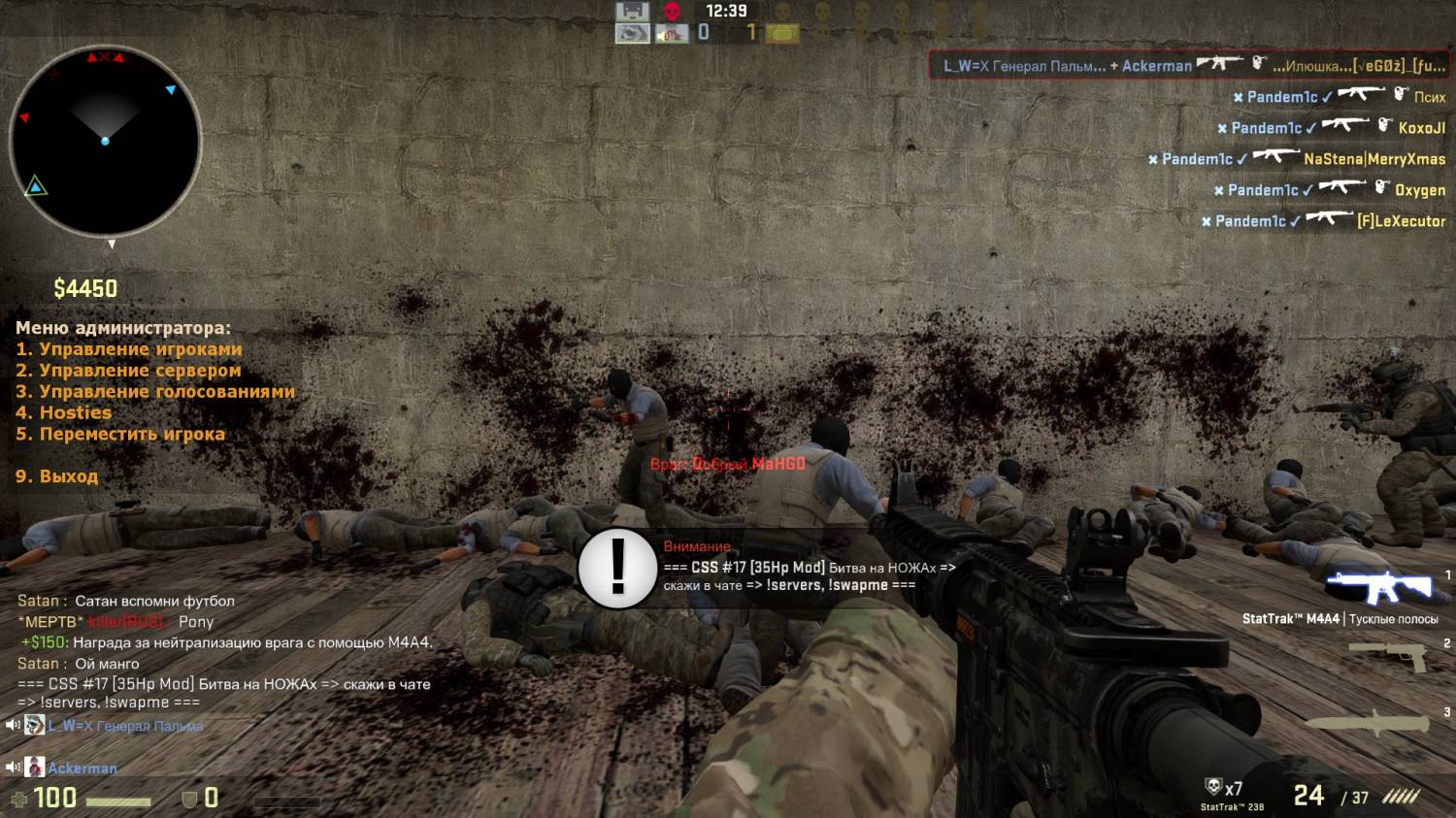Click the killfeed row with KoxoJl
The height and width of the screenshot is (818, 1456).
coord(1331,128)
